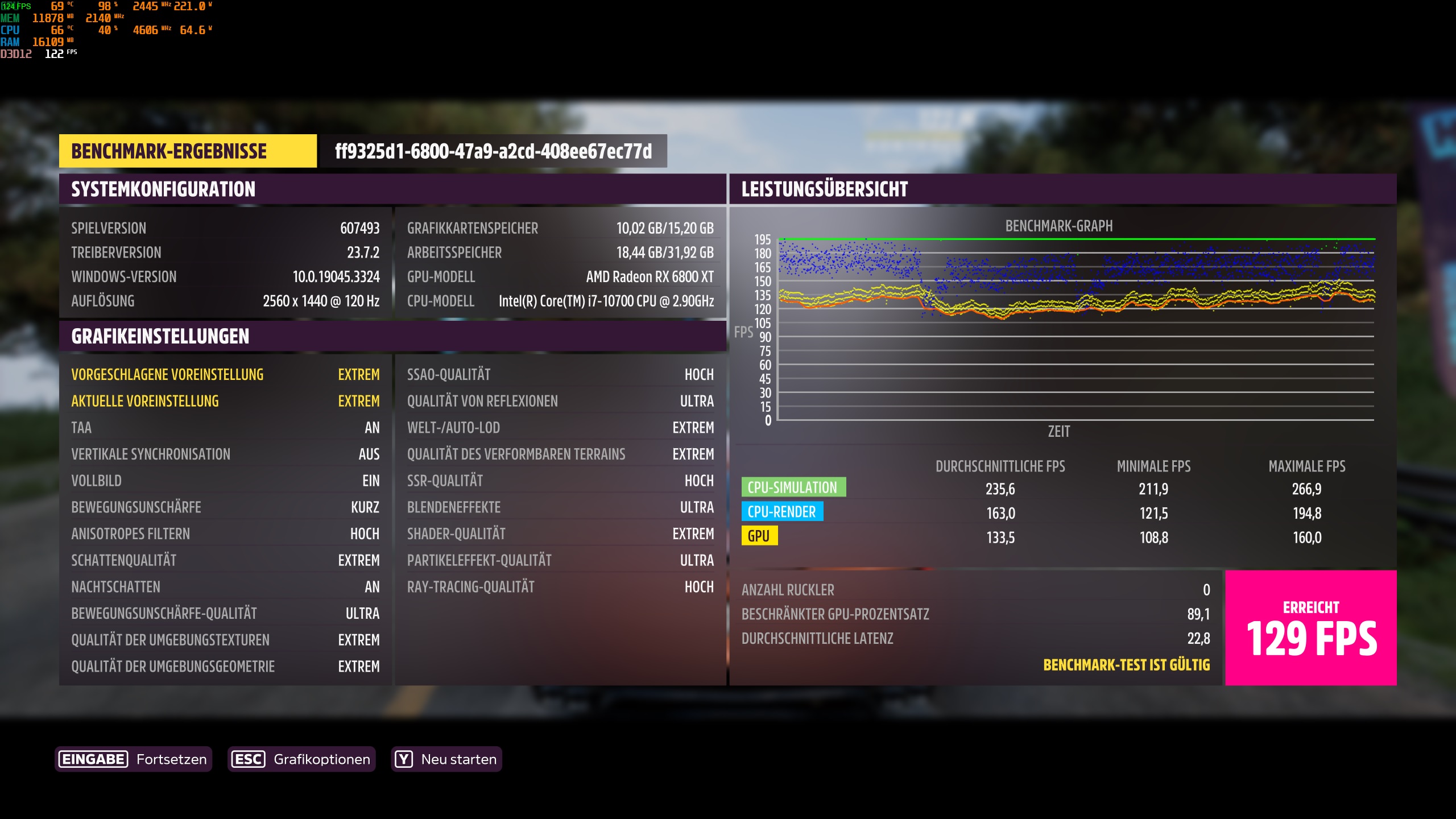The height and width of the screenshot is (819, 1456).
Task: Click the EINGABE key icon near Fortsetzen
Action: click(93, 759)
